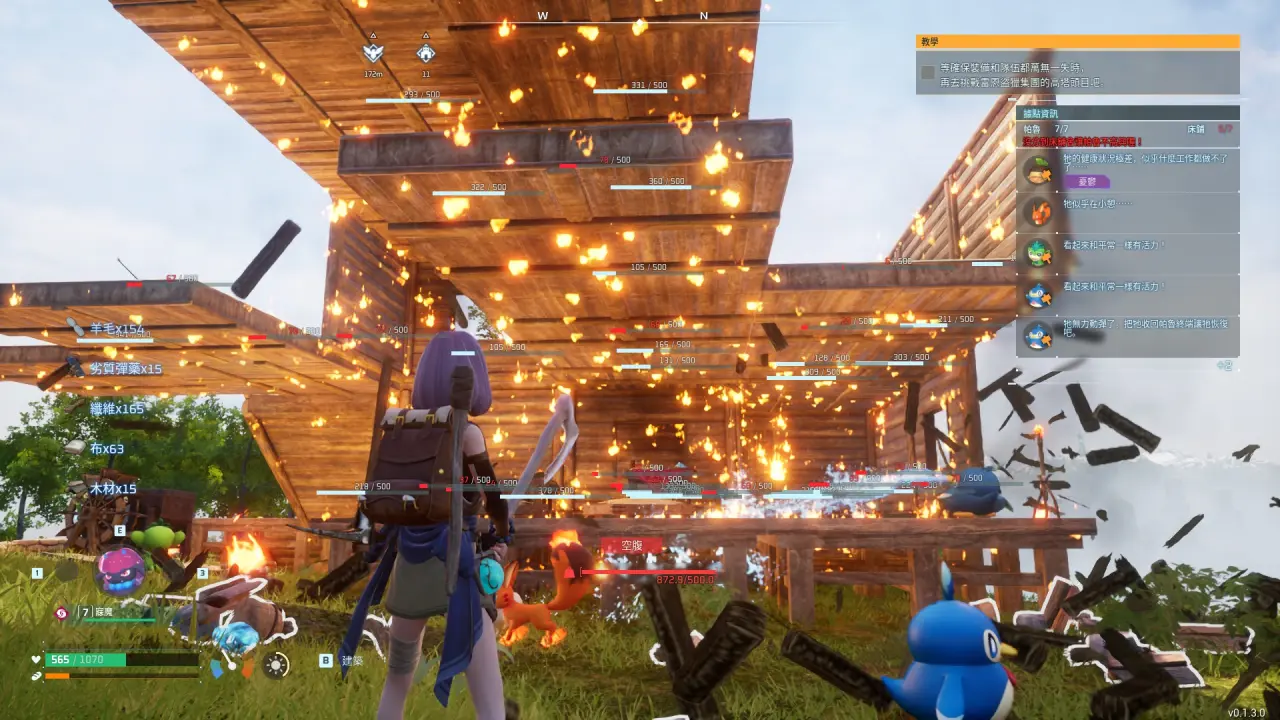Image resolution: width=1280 pixels, height=720 pixels.
Task: Tick the tutorial objective checkbox
Action: tap(928, 72)
